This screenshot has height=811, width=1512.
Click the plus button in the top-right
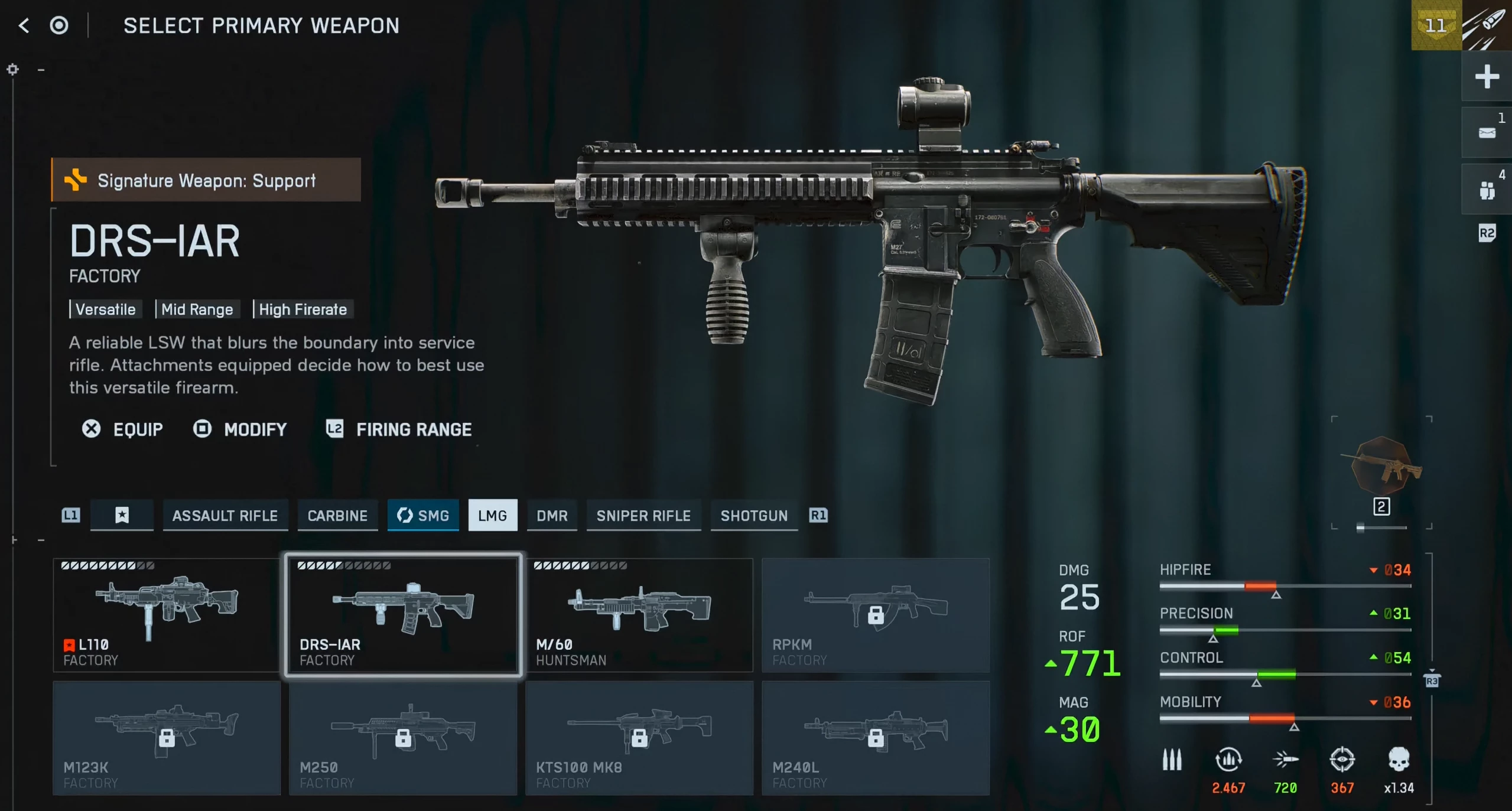pyautogui.click(x=1487, y=77)
